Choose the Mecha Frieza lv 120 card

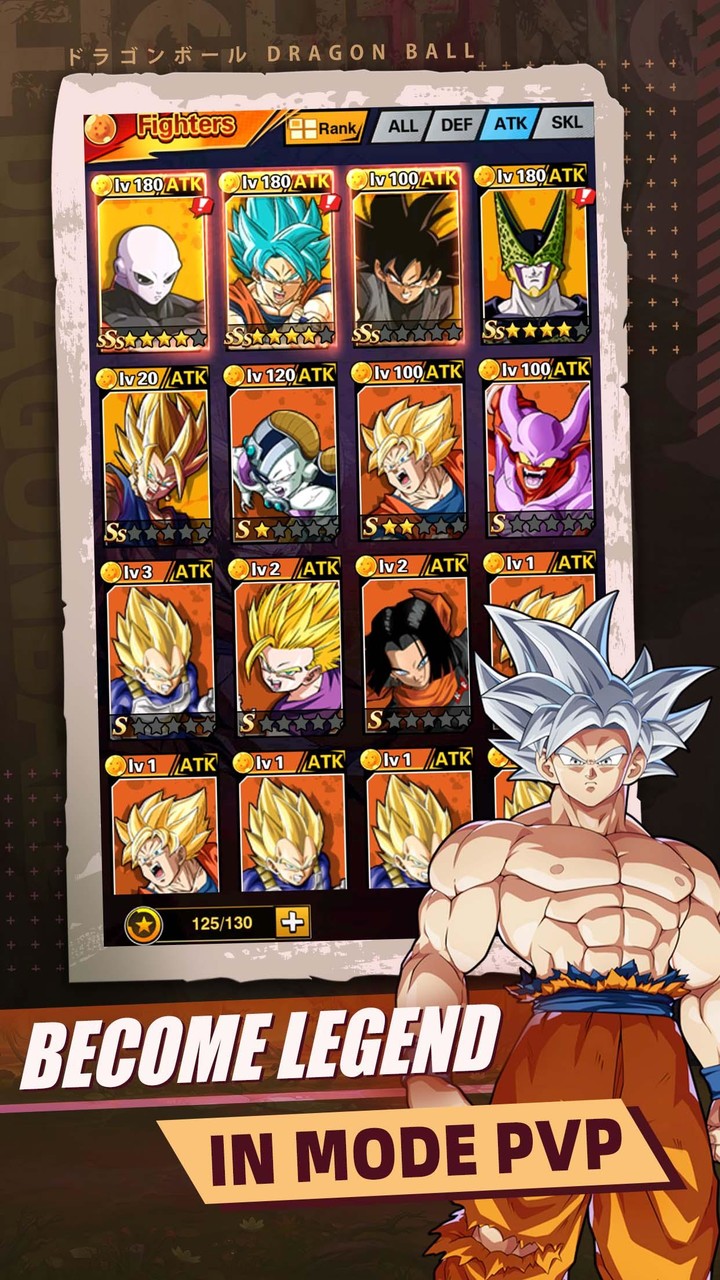click(283, 453)
